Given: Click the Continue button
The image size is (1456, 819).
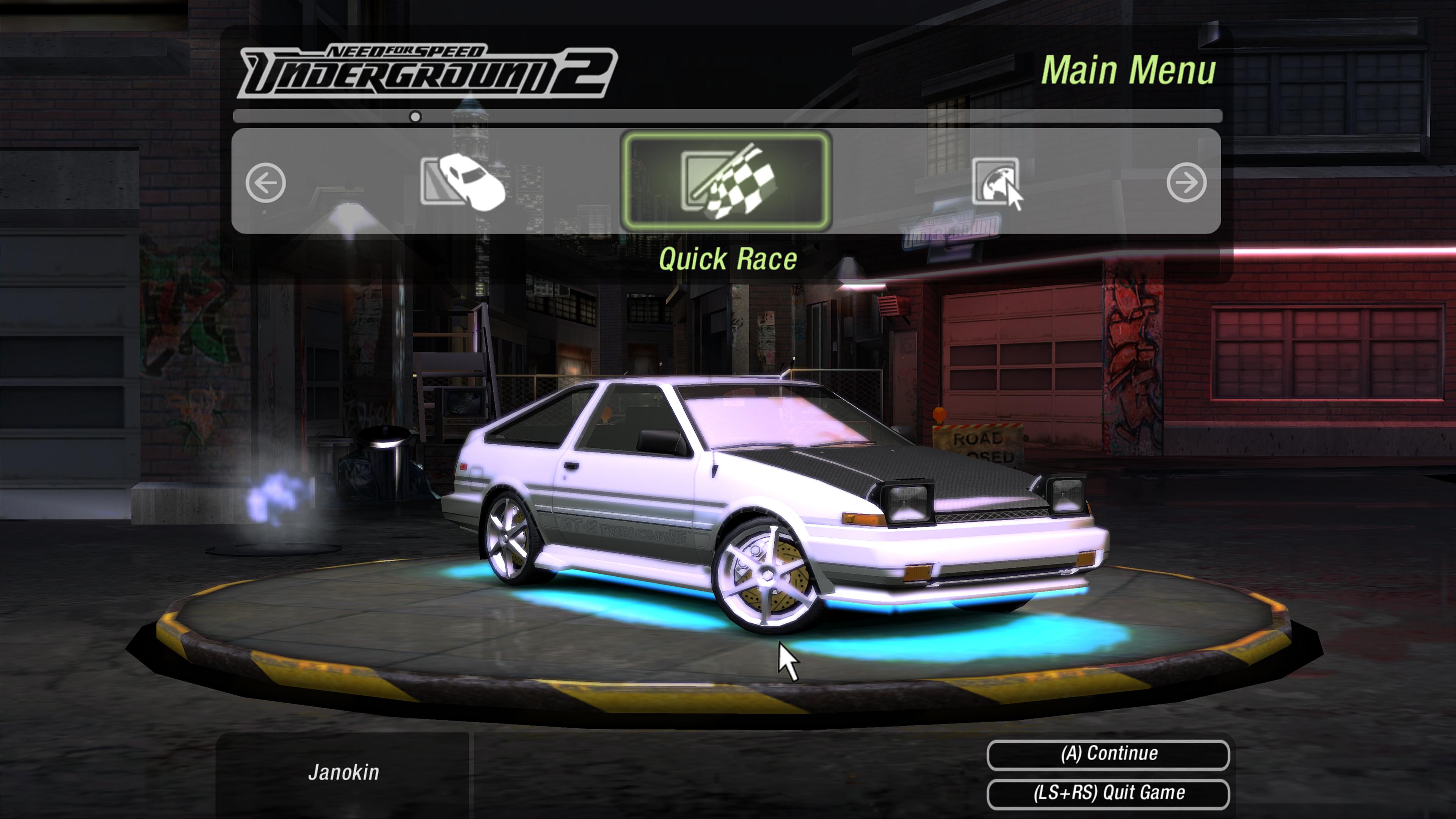Looking at the screenshot, I should point(1108,754).
